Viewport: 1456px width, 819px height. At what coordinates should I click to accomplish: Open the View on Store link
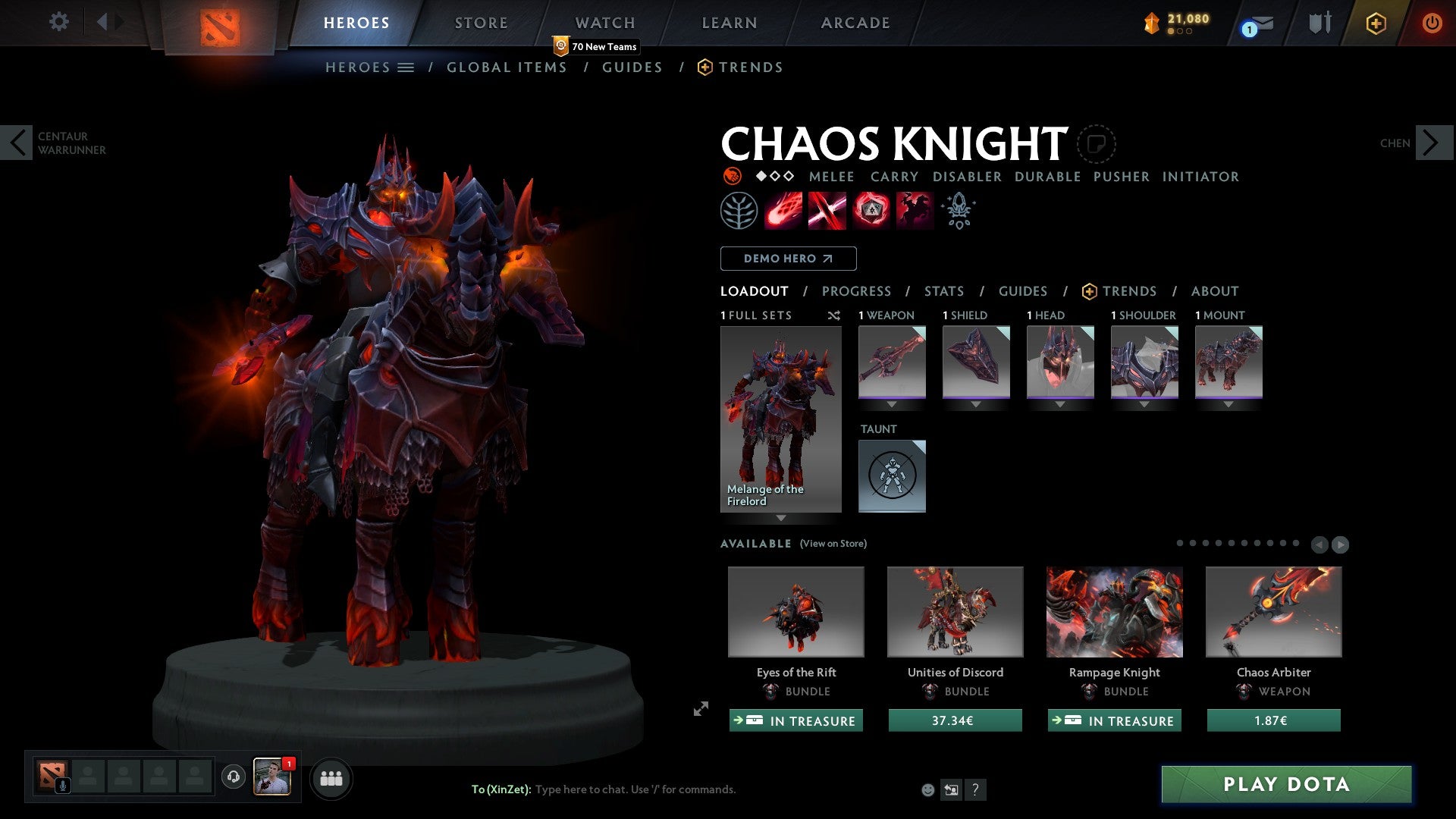click(x=833, y=544)
